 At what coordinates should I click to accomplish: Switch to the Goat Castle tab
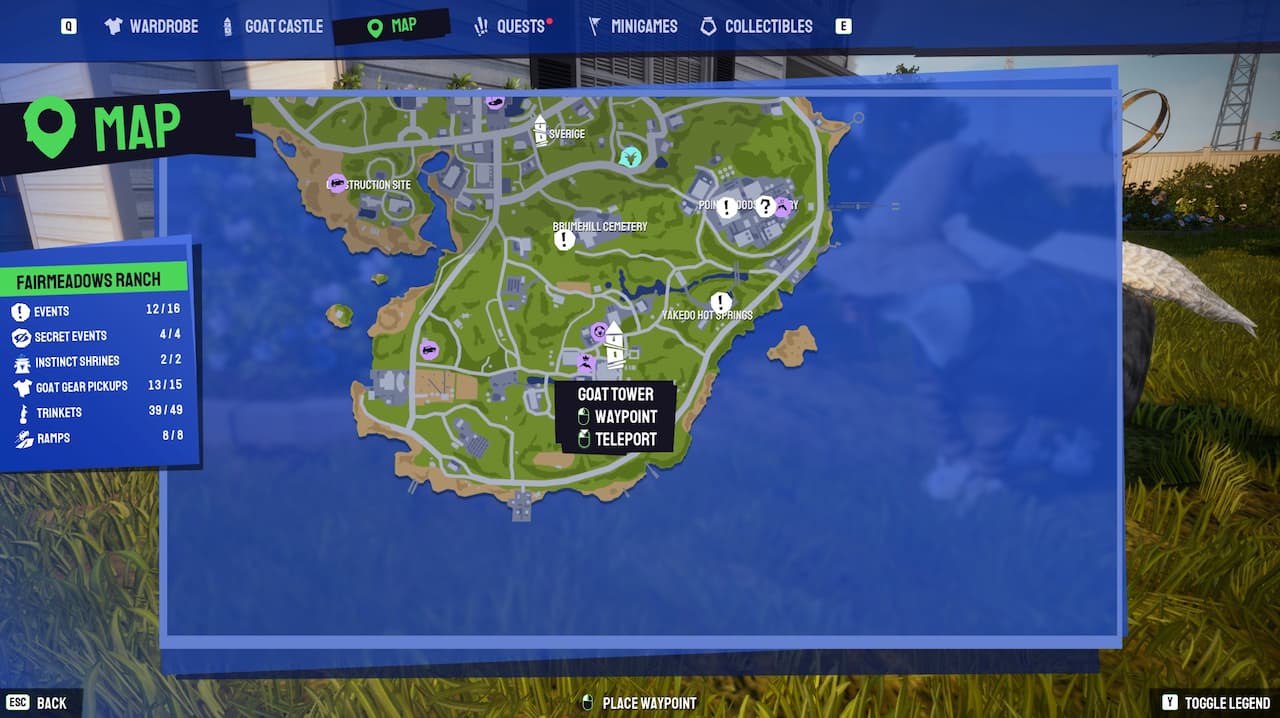tap(272, 26)
